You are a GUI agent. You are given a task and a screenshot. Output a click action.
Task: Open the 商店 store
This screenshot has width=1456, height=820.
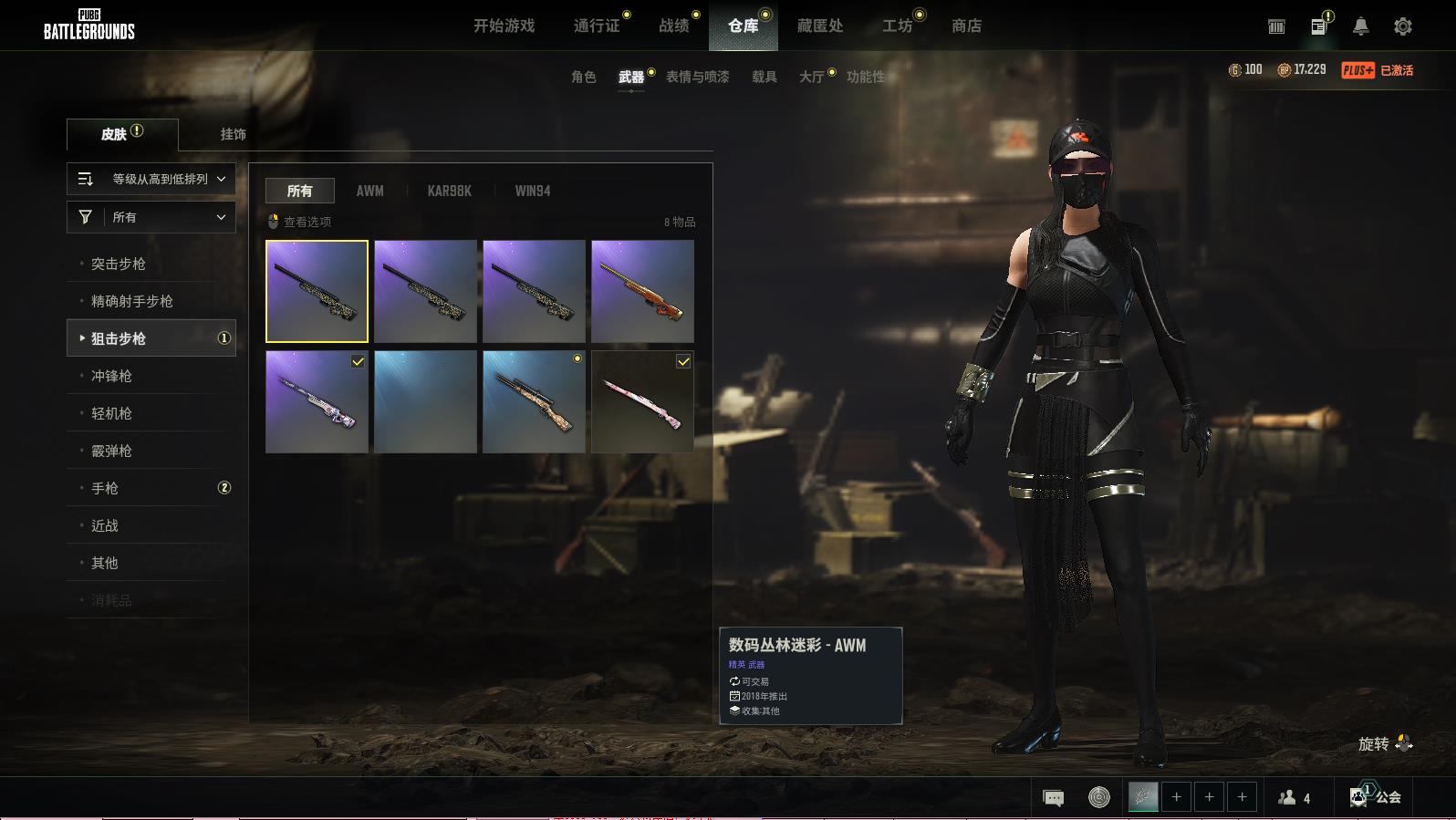966,26
